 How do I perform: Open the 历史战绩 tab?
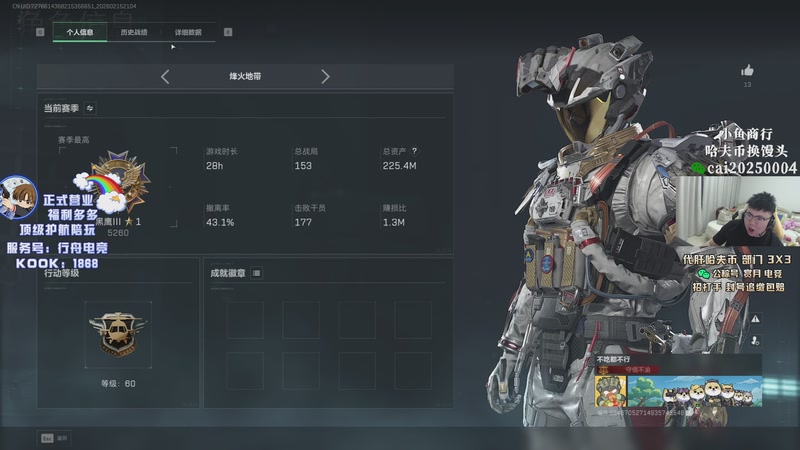(x=134, y=32)
